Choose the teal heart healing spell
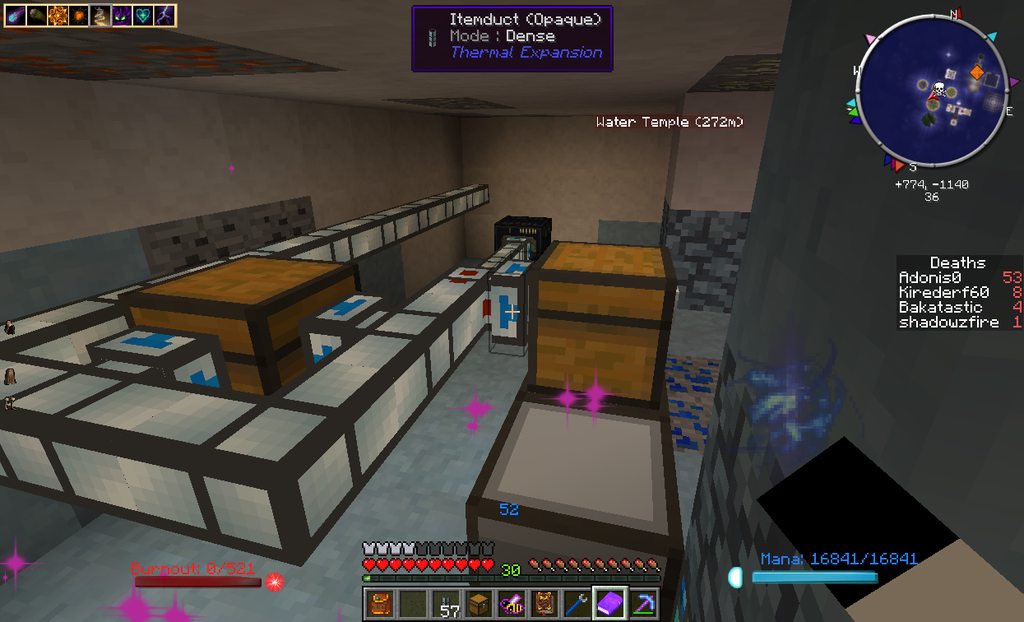Screen dimensions: 1024x622 point(144,16)
